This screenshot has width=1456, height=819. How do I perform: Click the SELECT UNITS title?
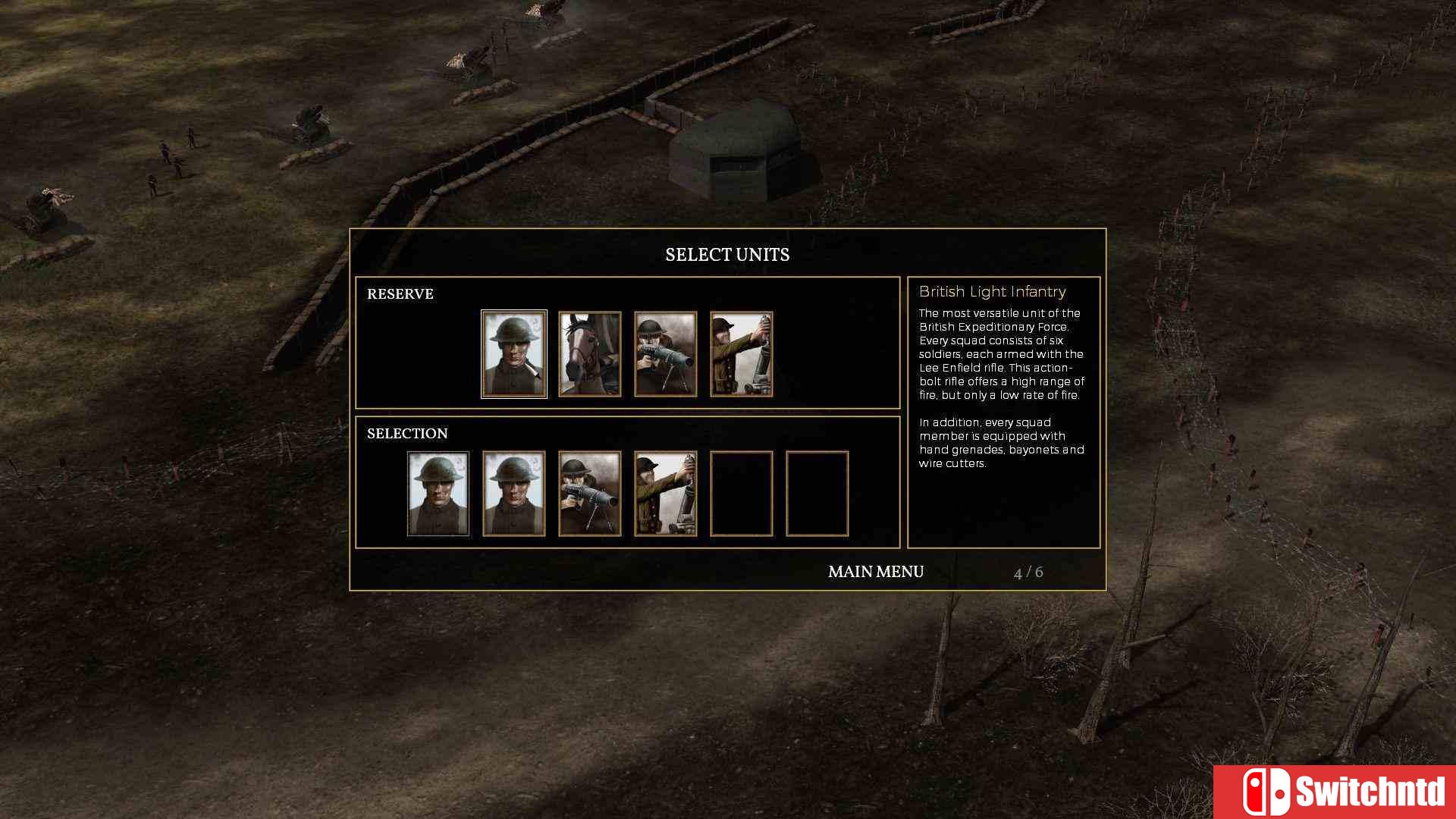coord(727,255)
